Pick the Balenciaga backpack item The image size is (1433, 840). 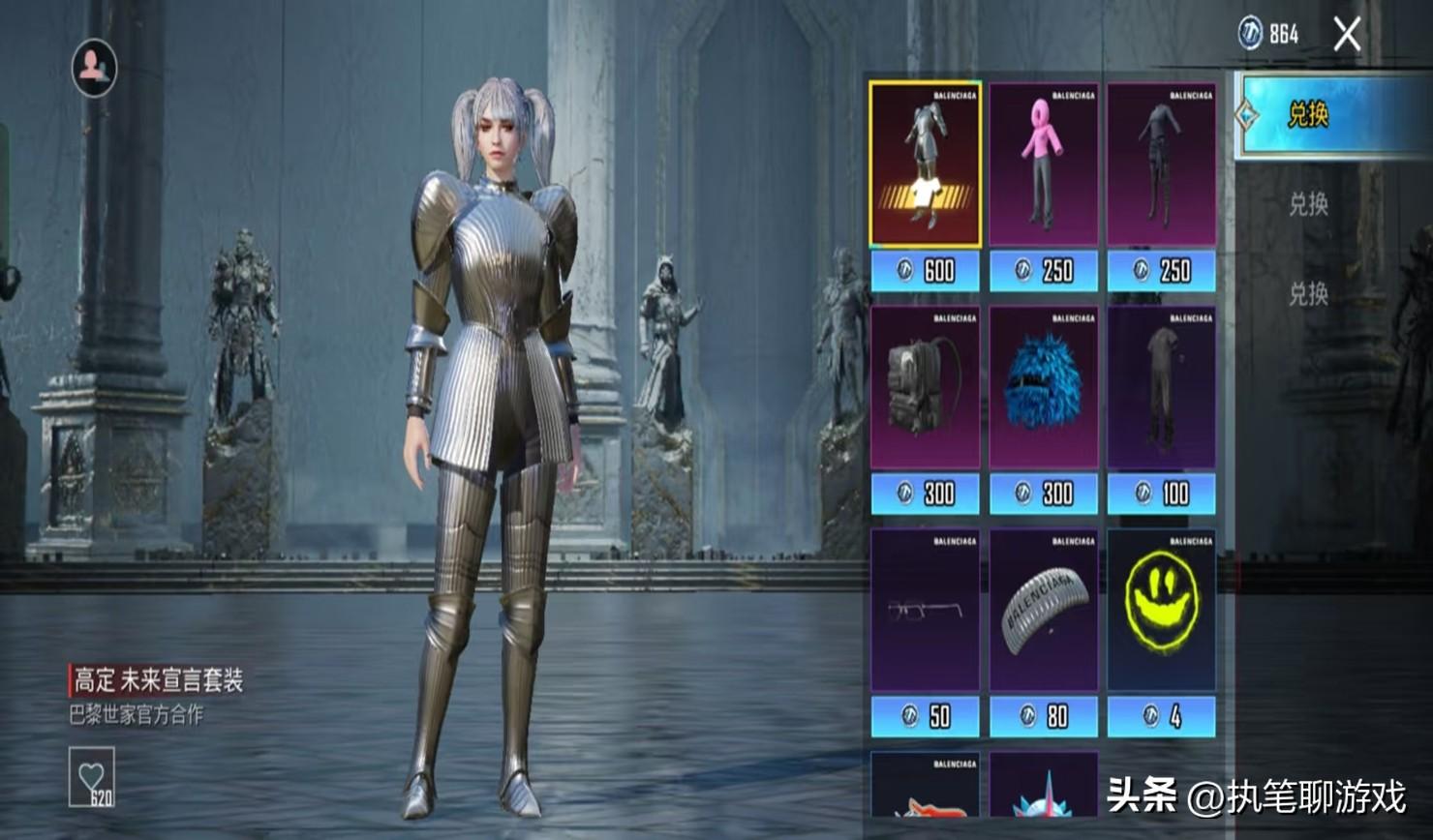(925, 387)
